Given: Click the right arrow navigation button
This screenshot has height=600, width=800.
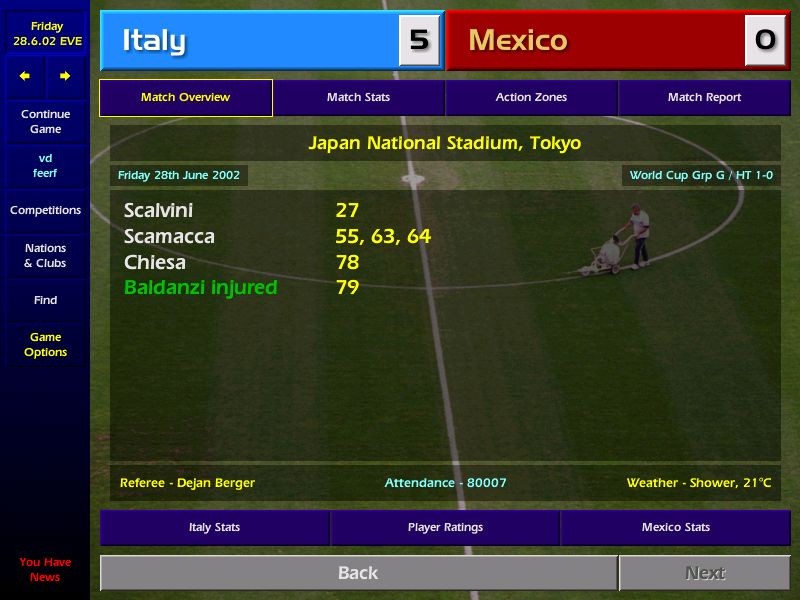Looking at the screenshot, I should [x=65, y=76].
